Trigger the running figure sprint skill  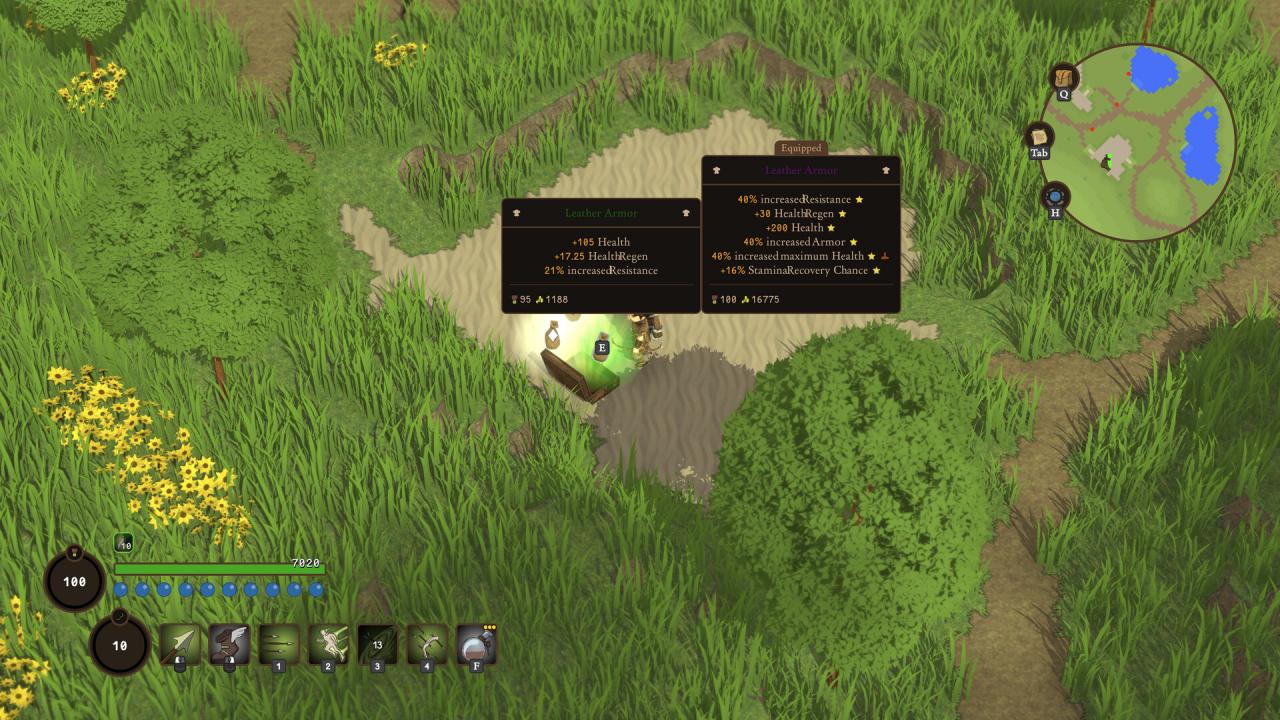coord(328,644)
